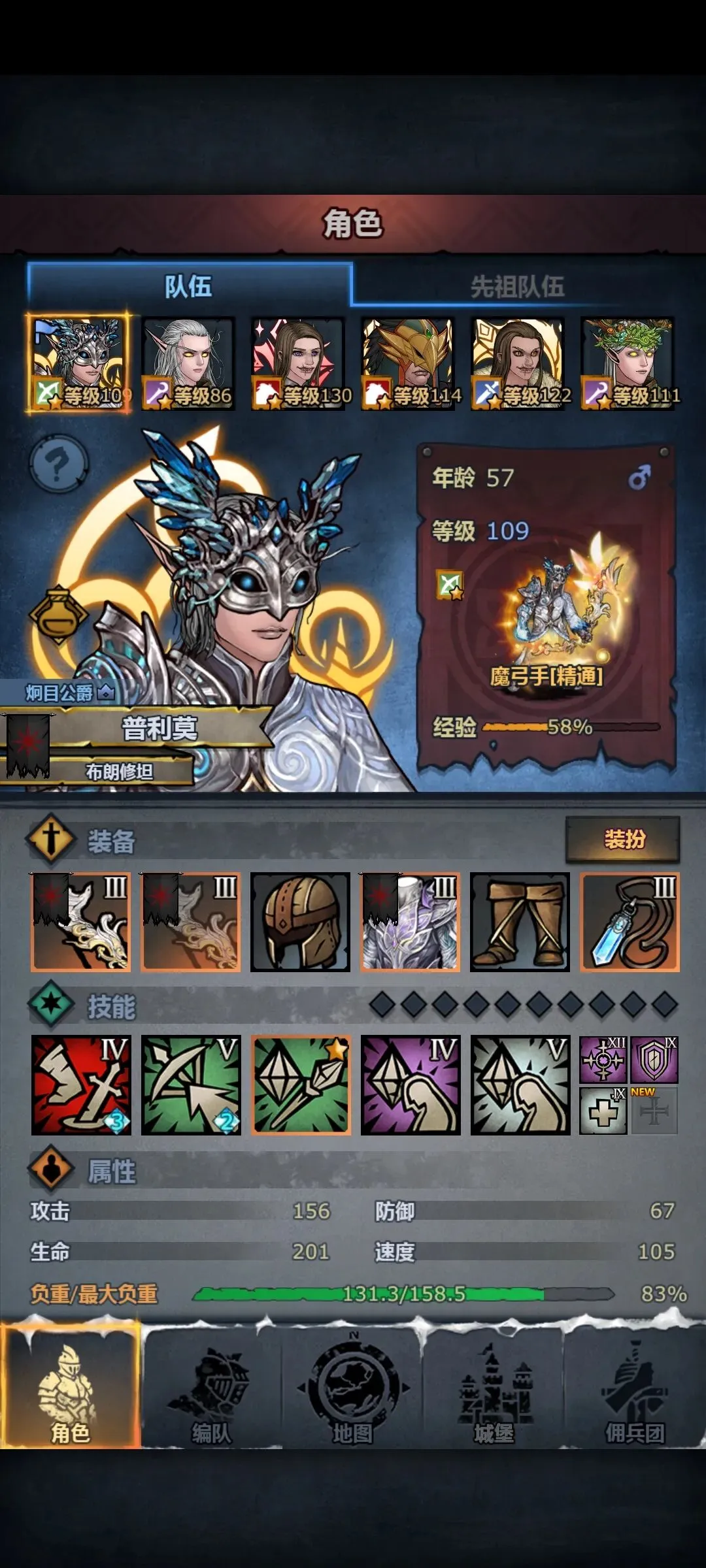Select the red broken sword skill
Viewport: 706px width, 1568px height.
(x=81, y=1085)
